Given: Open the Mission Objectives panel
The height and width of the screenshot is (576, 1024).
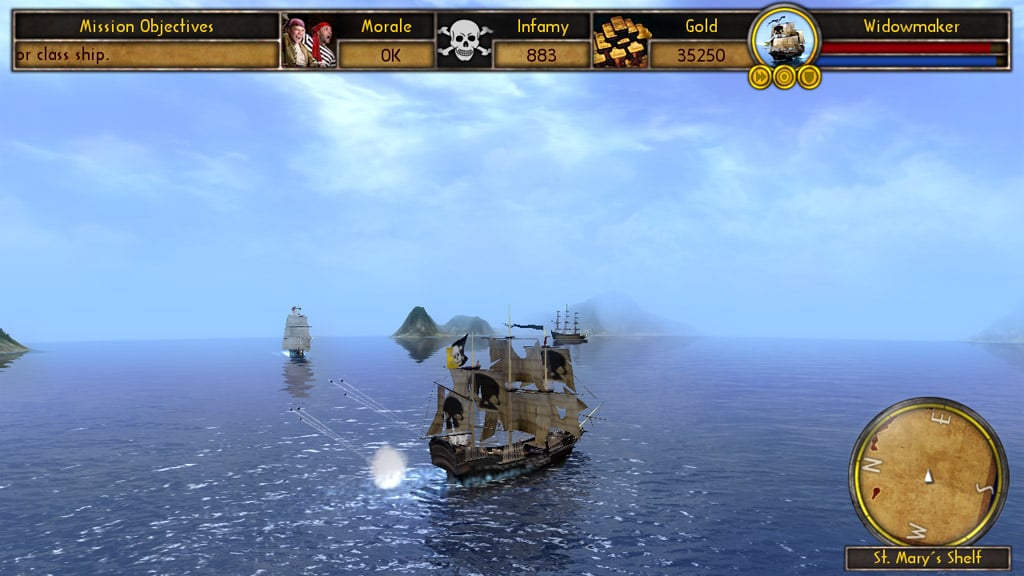Looking at the screenshot, I should [146, 27].
